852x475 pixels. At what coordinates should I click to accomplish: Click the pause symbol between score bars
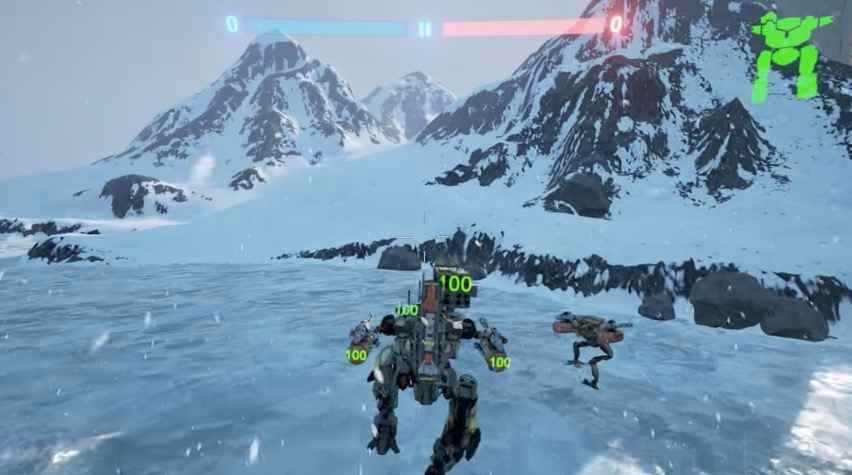425,28
